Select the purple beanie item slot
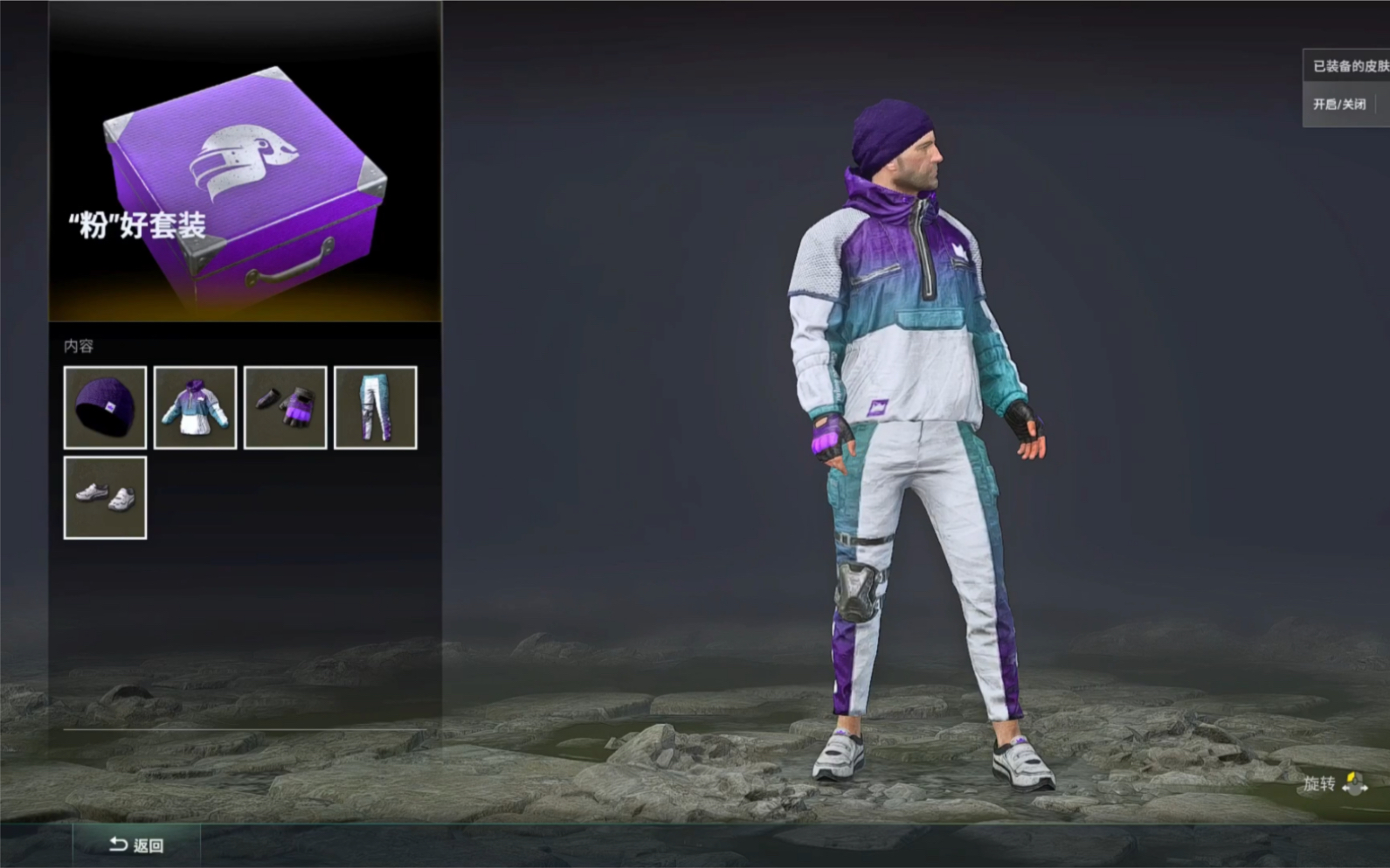The height and width of the screenshot is (868, 1390). 105,408
